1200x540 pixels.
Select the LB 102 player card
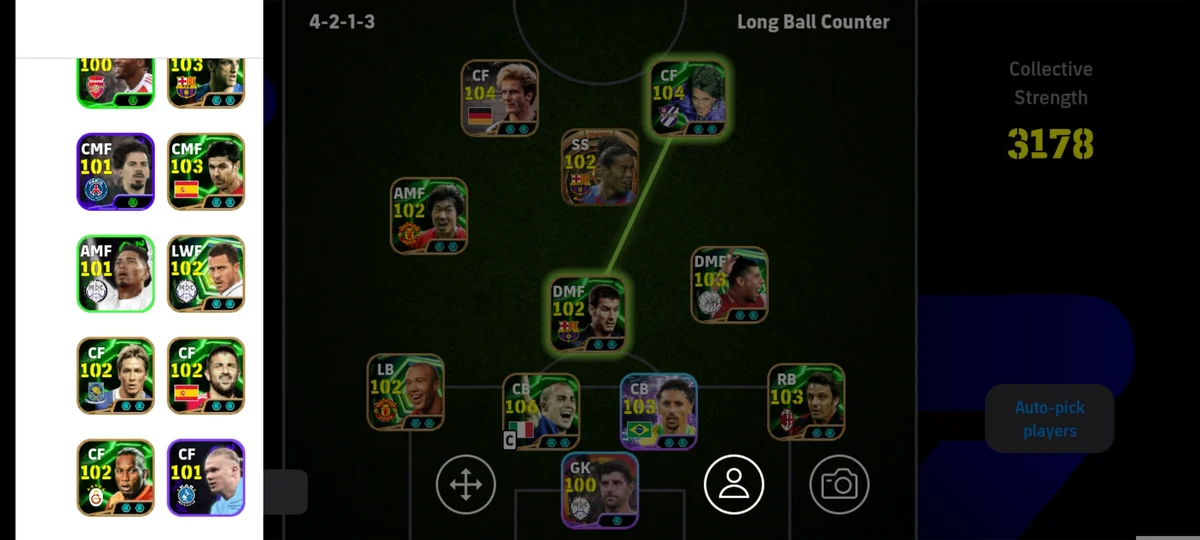(x=405, y=392)
